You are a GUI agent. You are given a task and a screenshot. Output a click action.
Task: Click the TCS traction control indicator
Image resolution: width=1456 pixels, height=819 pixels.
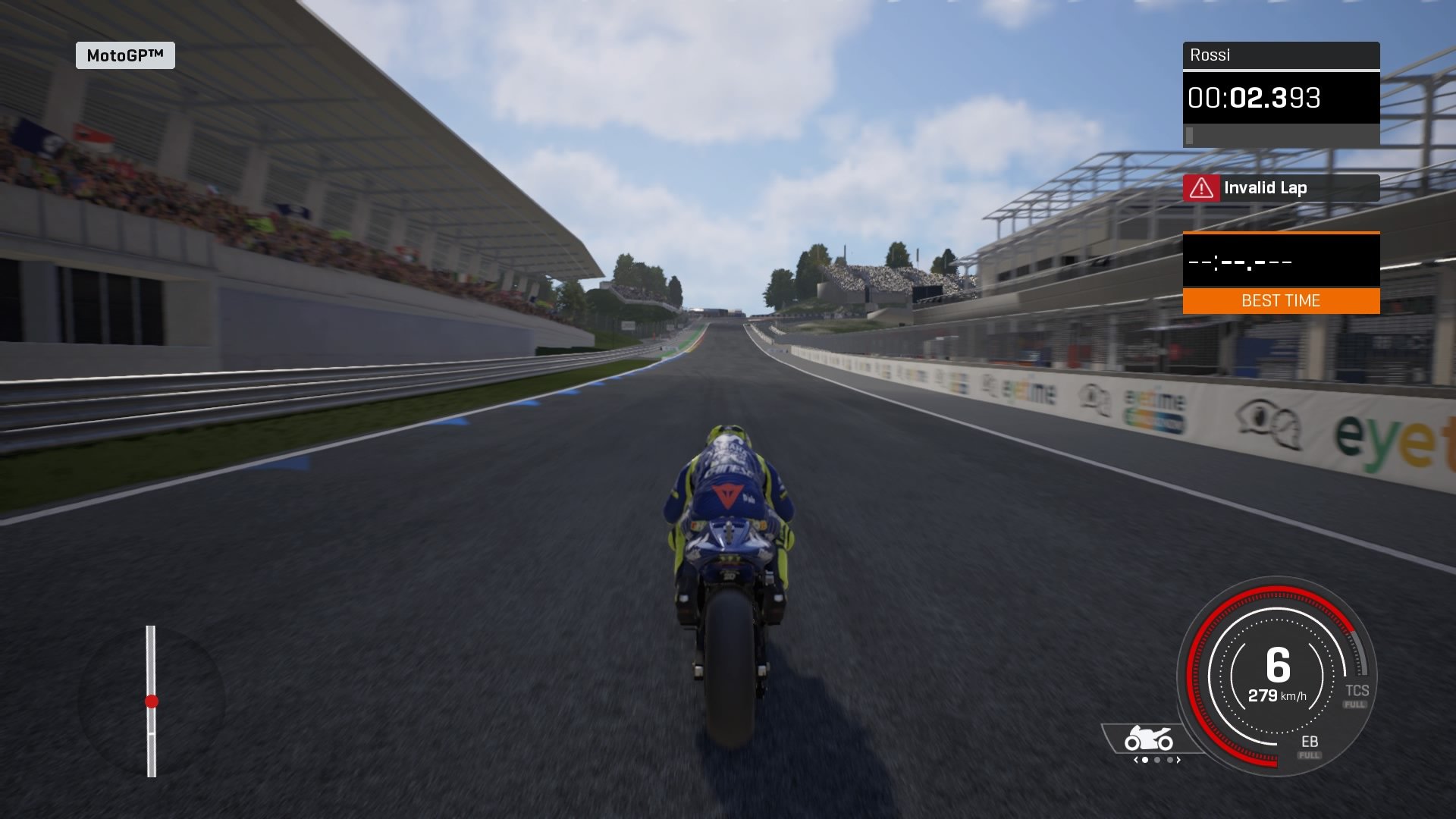click(1356, 691)
